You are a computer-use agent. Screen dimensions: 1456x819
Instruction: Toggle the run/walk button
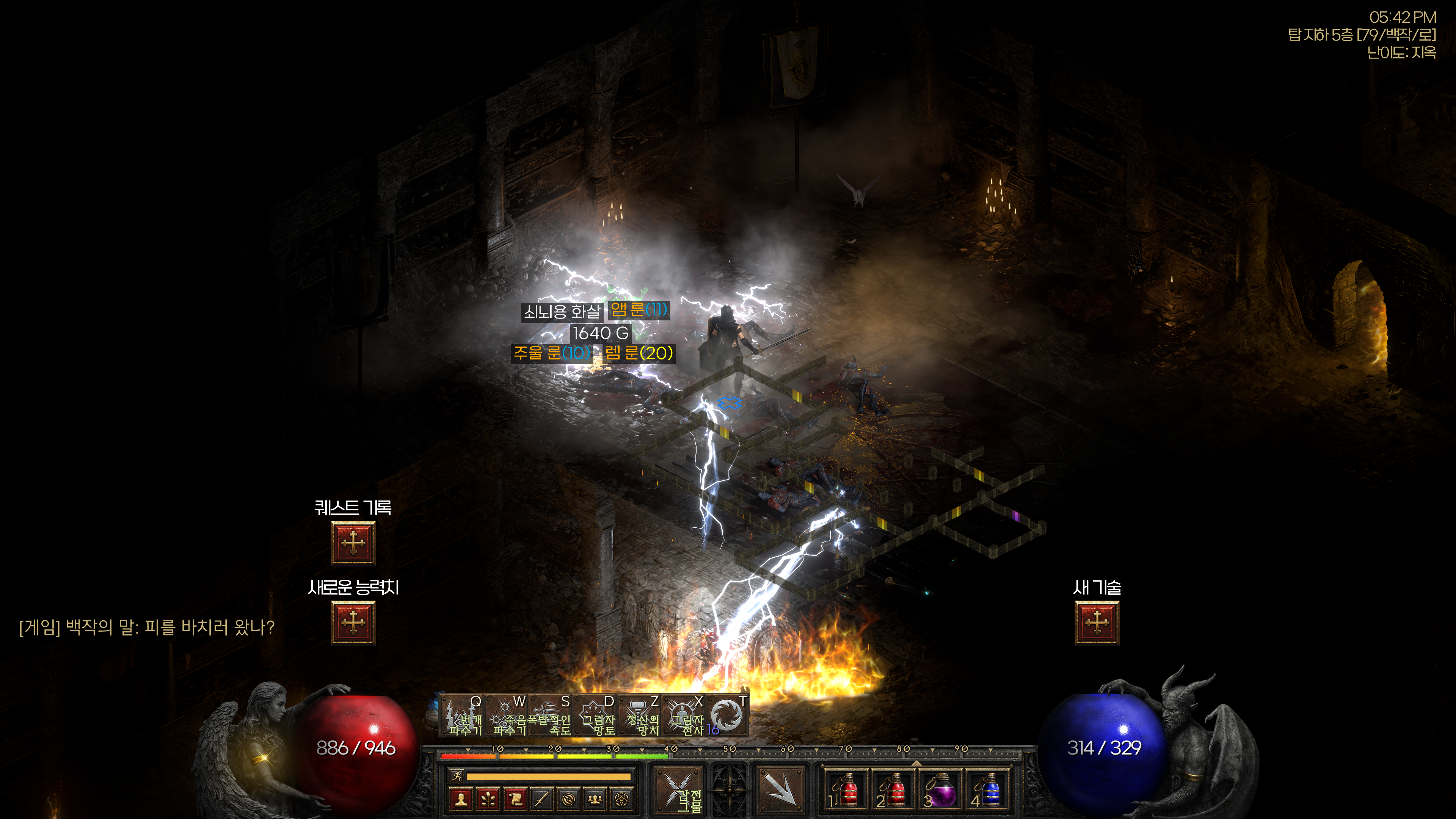[457, 776]
